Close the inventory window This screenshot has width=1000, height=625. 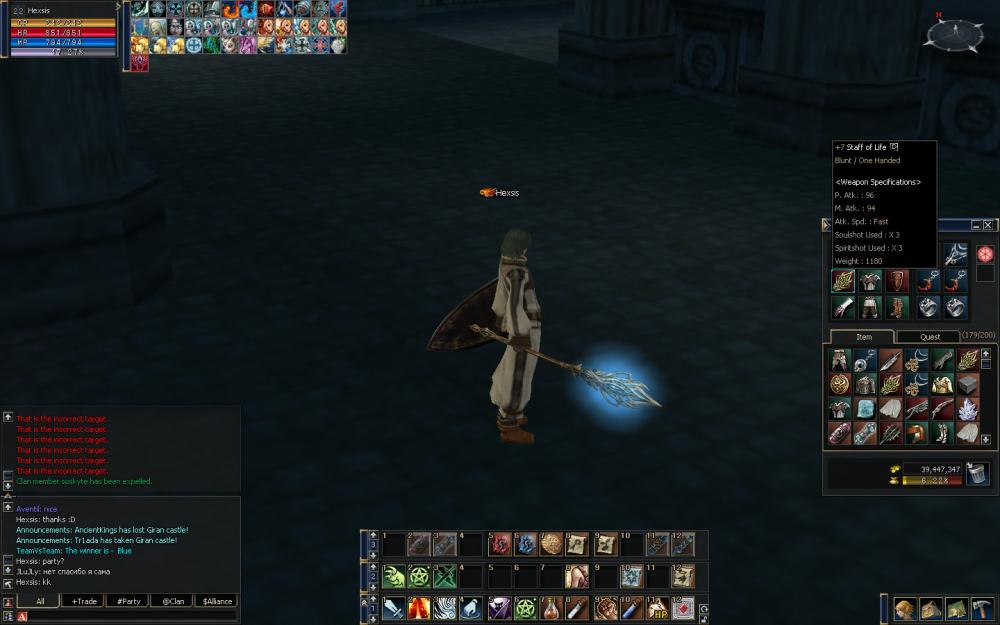(x=988, y=226)
